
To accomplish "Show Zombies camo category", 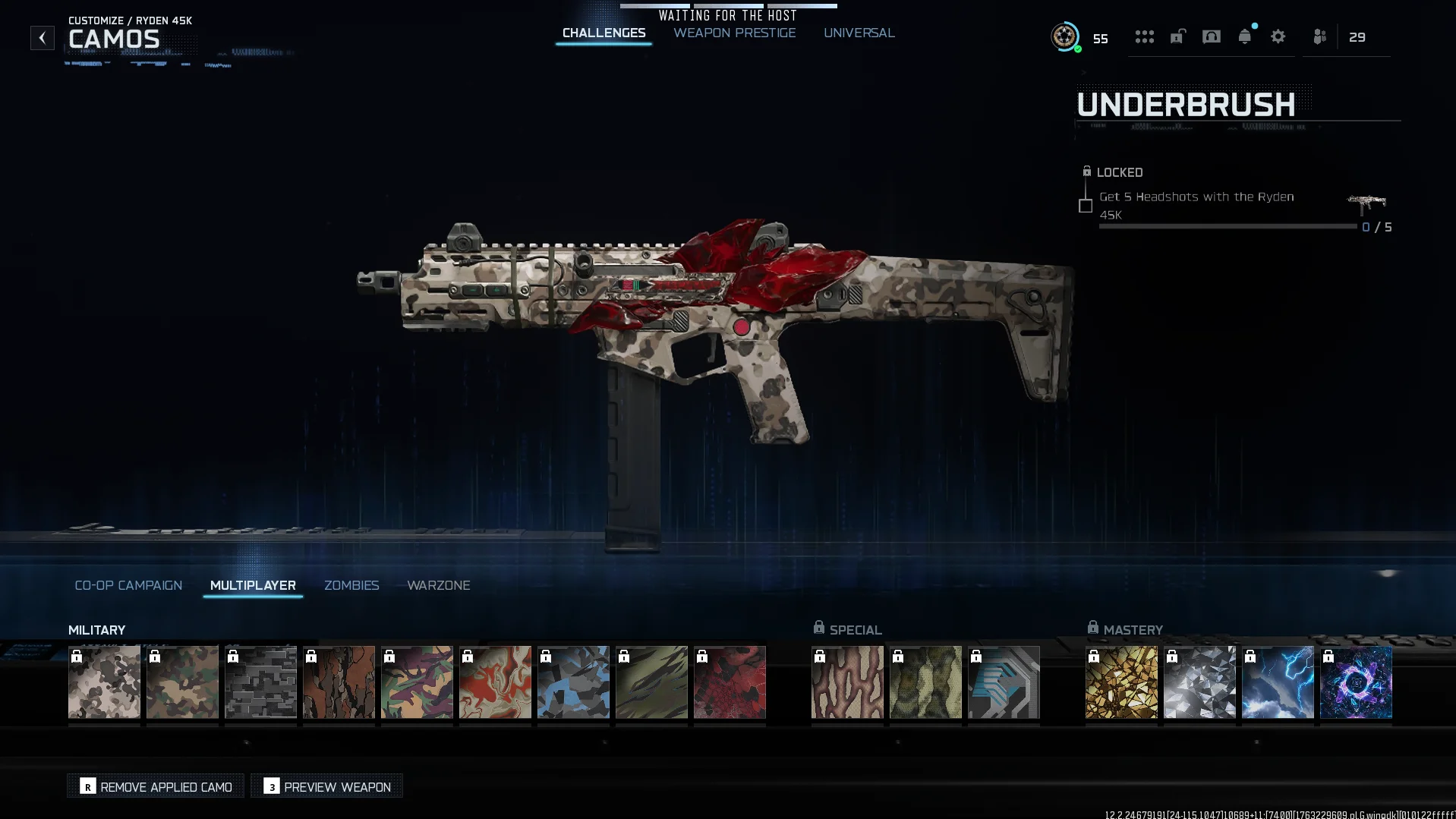I will point(351,585).
